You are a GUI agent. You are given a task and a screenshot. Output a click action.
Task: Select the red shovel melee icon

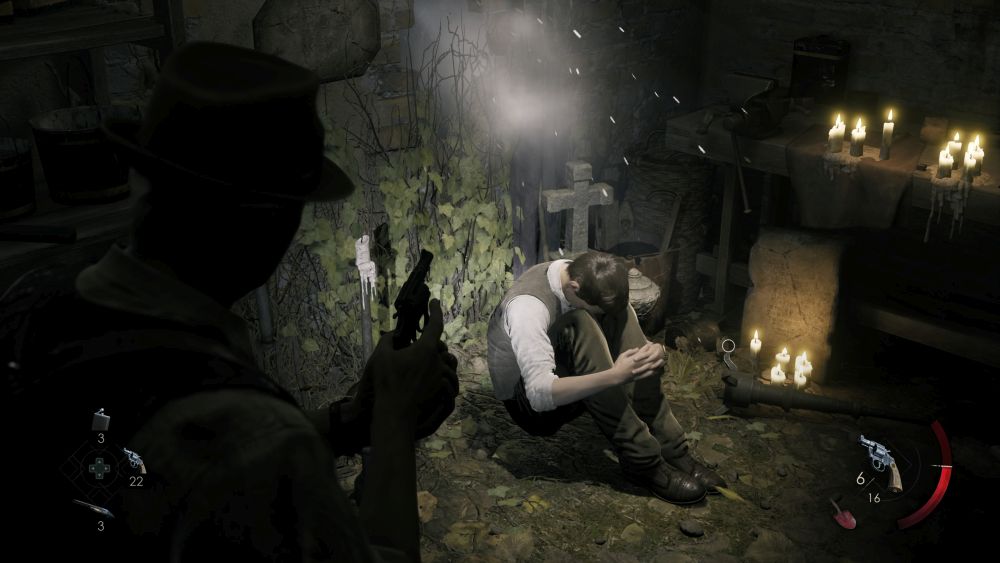[842, 512]
